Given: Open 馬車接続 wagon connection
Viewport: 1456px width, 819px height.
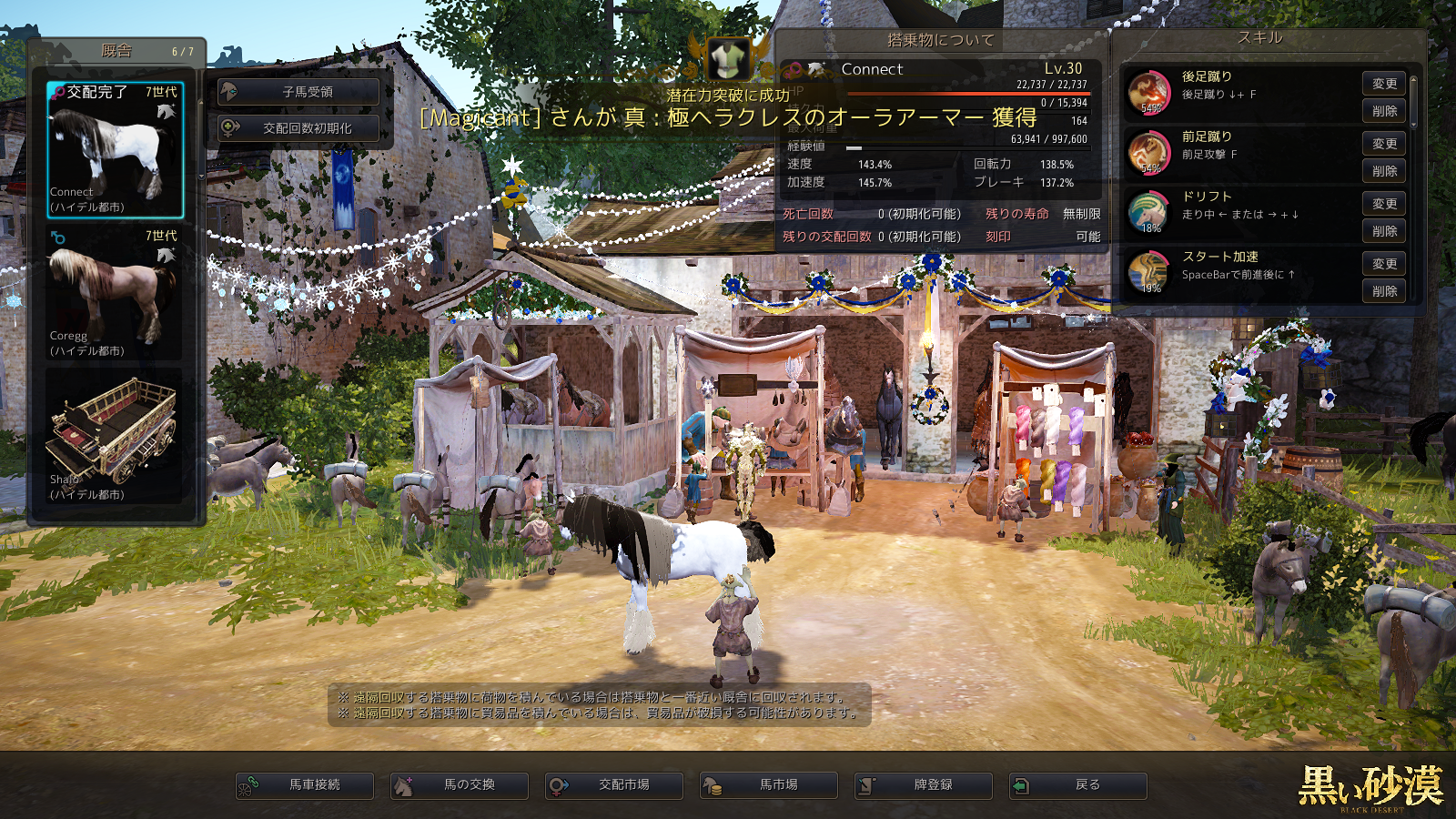Looking at the screenshot, I should 305,784.
